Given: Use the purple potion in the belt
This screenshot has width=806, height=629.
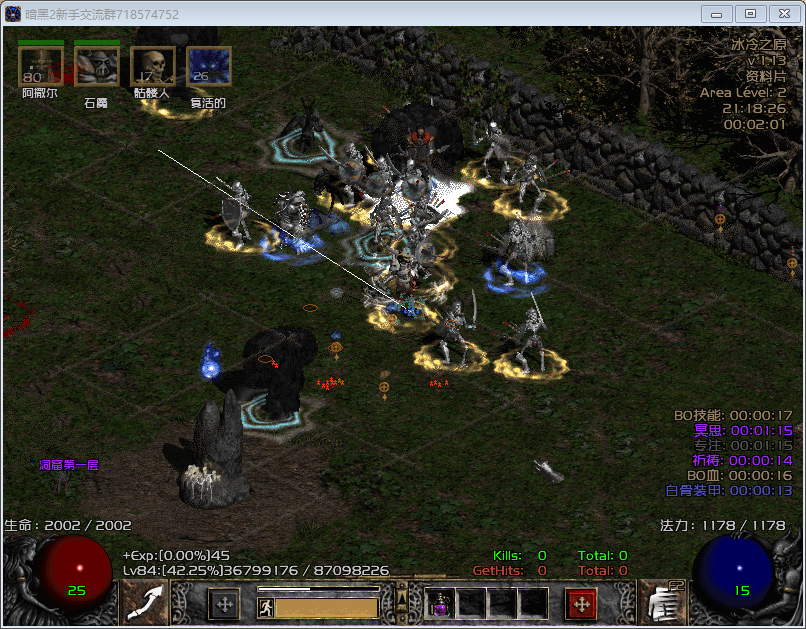Looking at the screenshot, I should 439,603.
